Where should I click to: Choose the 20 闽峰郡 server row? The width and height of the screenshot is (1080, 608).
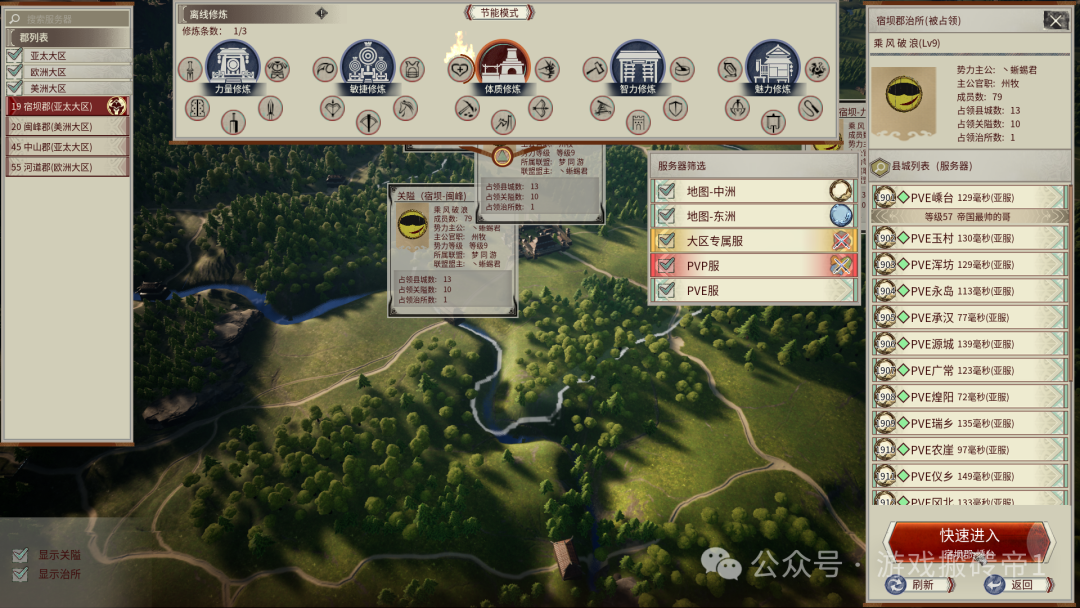pos(68,126)
